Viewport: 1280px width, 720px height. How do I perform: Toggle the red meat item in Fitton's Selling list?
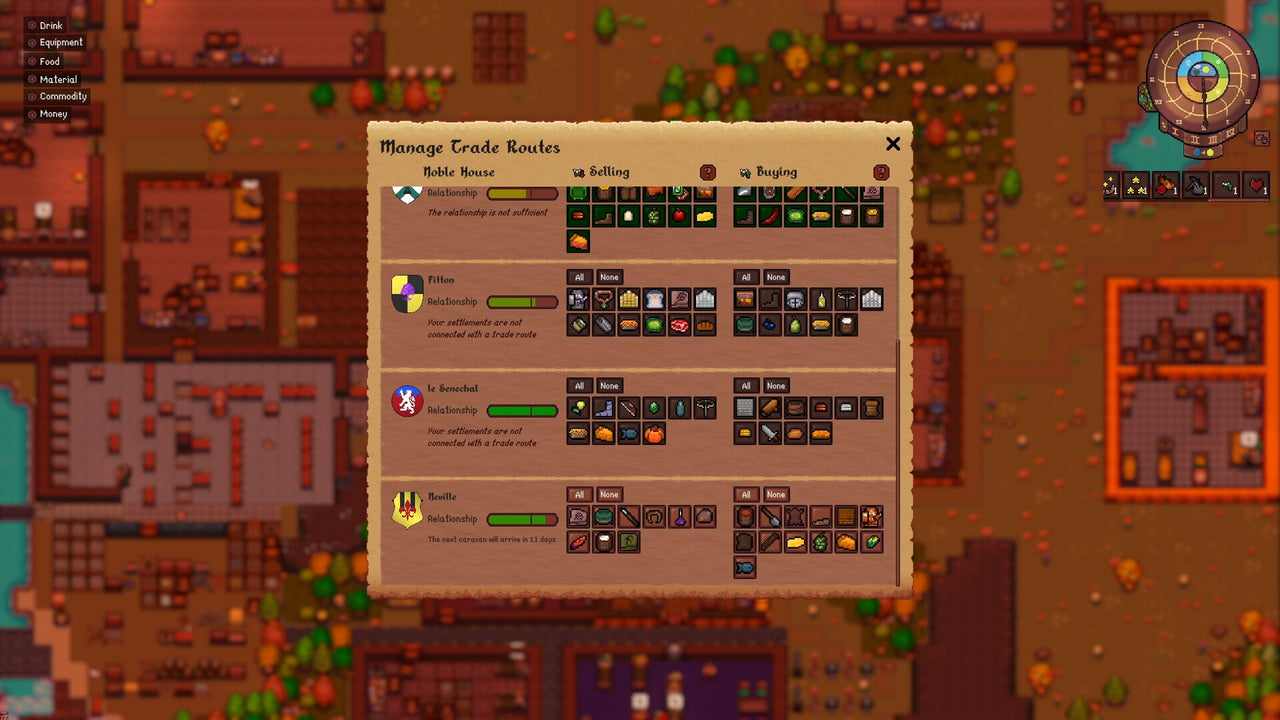point(679,325)
